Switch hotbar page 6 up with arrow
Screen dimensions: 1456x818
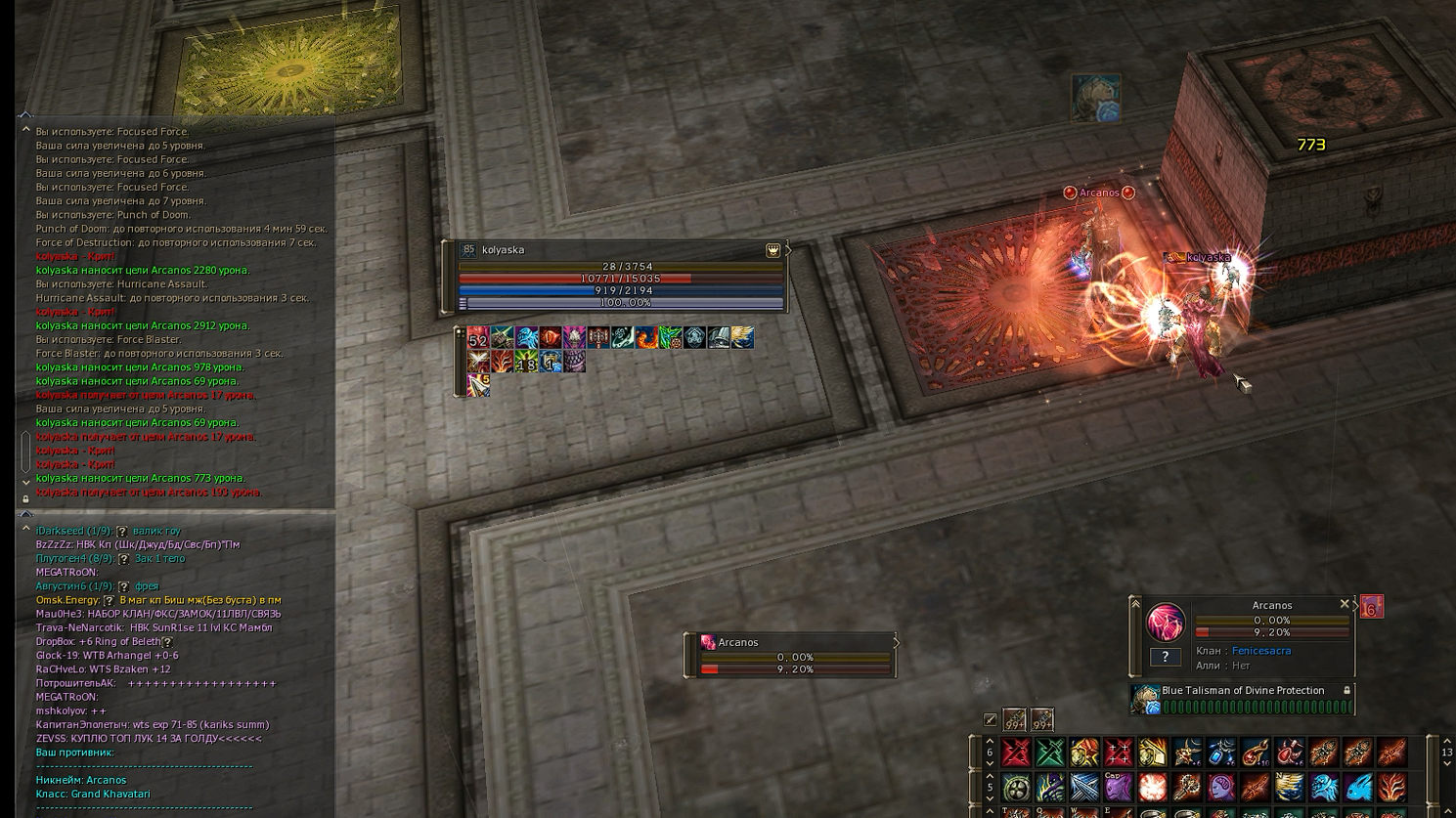pyautogui.click(x=990, y=741)
